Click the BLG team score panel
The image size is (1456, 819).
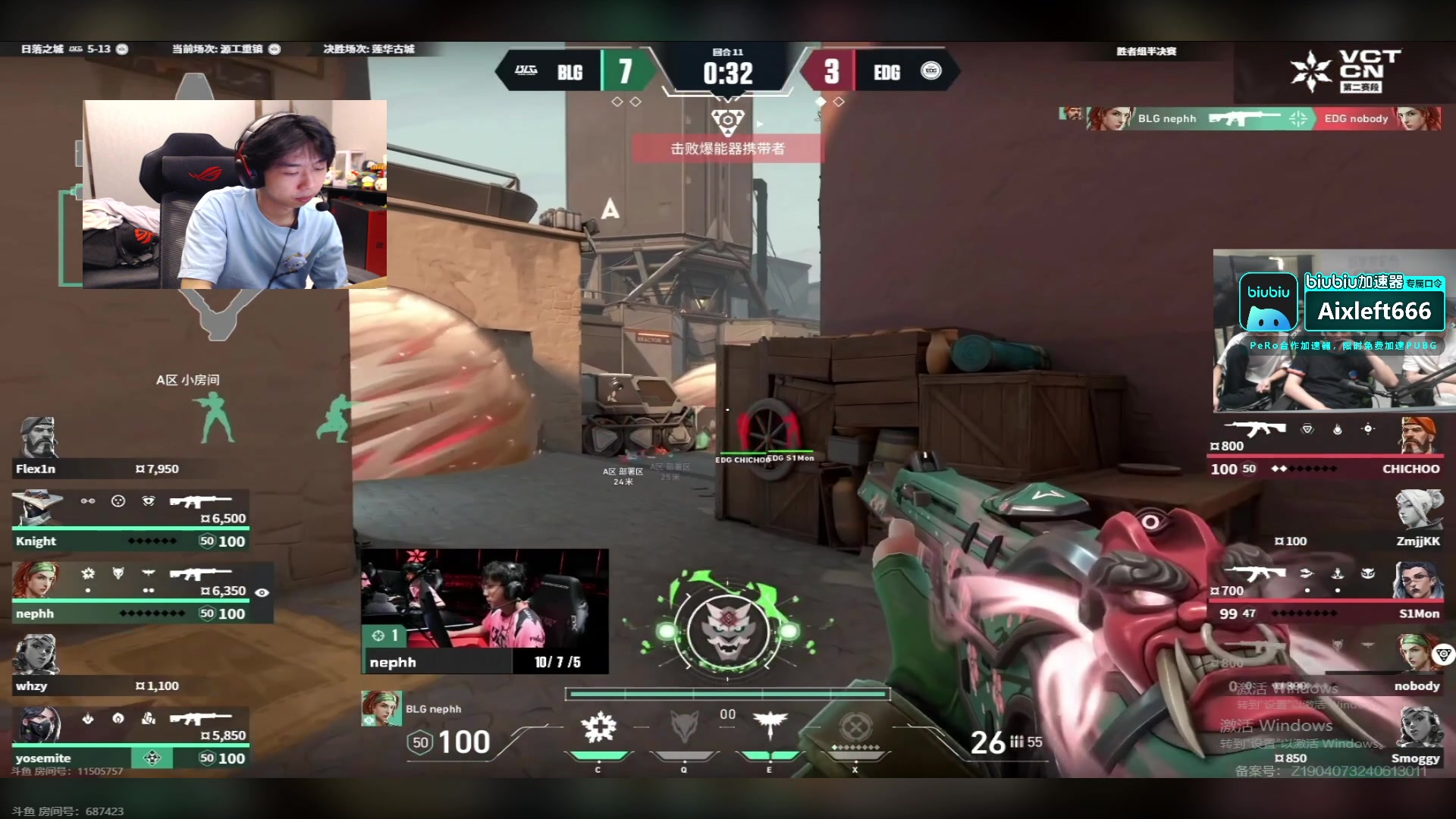pos(576,72)
